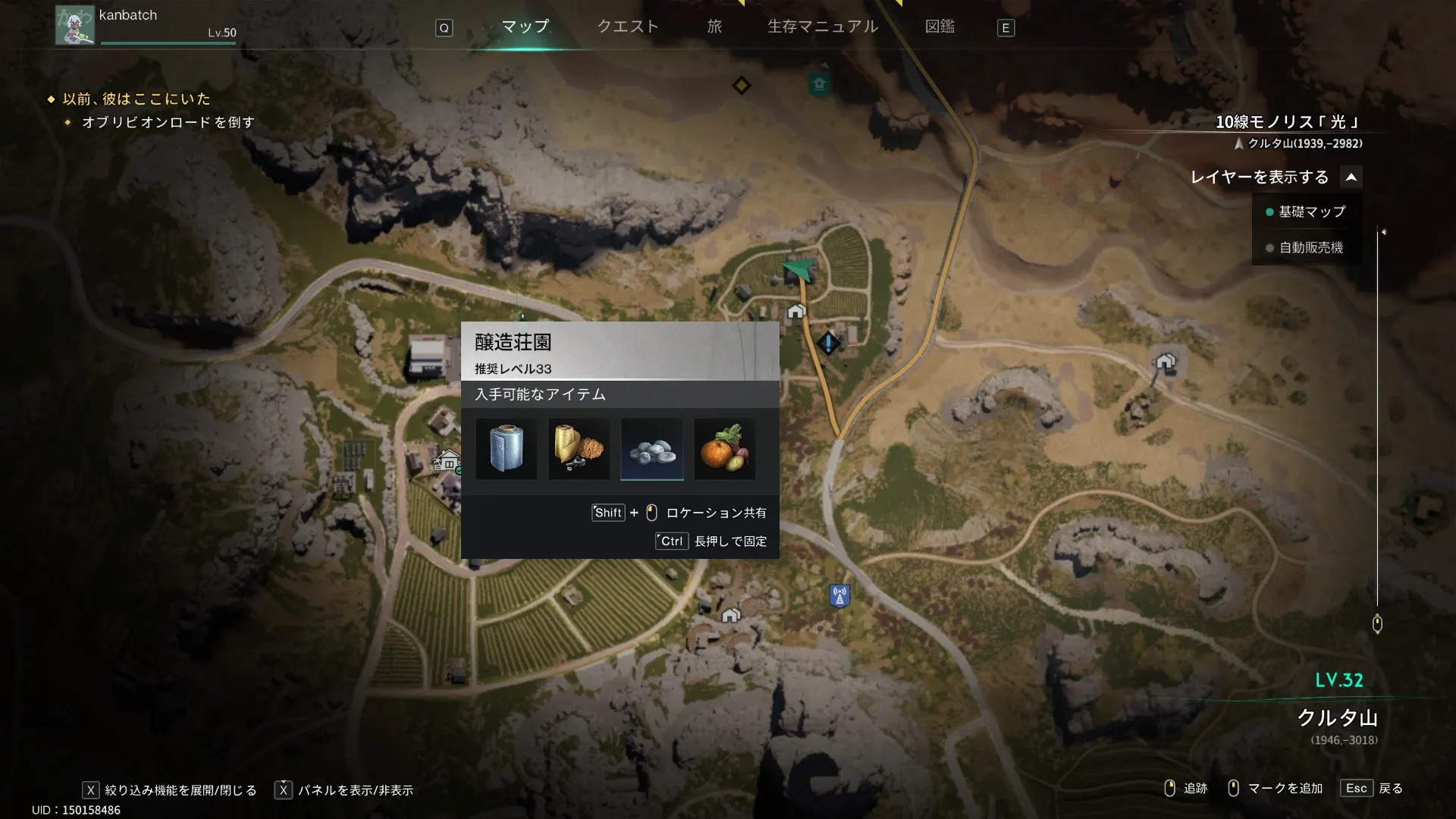The width and height of the screenshot is (1456, 819).
Task: Select the 基礎マップ layer option
Action: 1310,212
